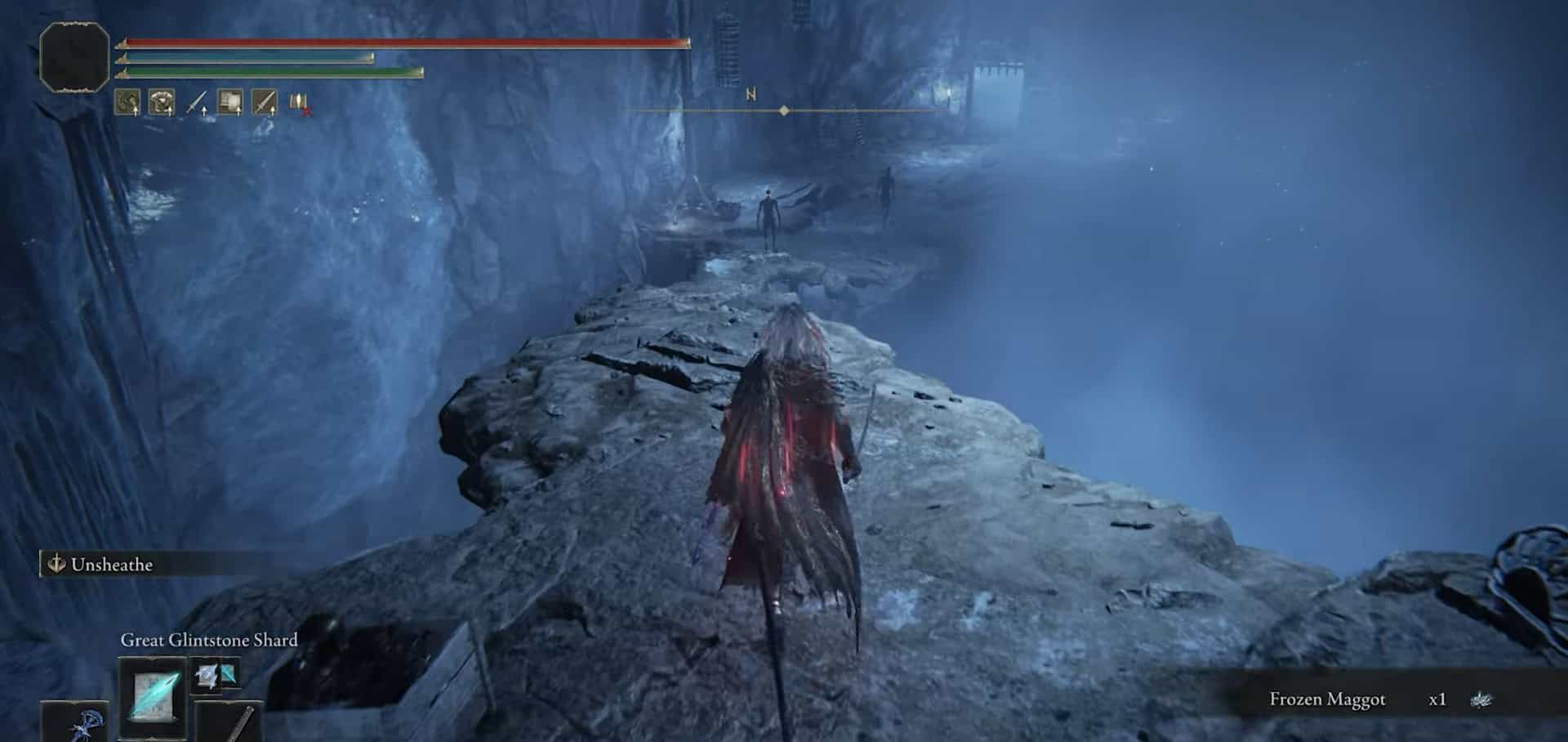Click the page-shaped buff icon with arrow
1568x742 pixels.
(230, 102)
